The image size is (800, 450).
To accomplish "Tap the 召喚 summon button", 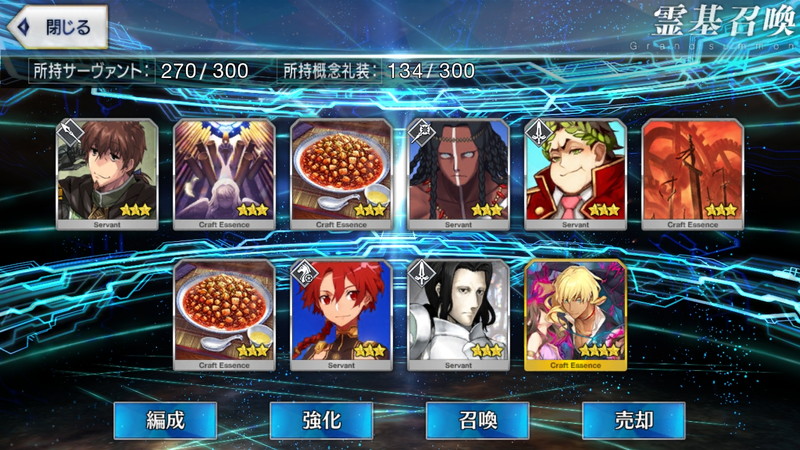I will (477, 420).
